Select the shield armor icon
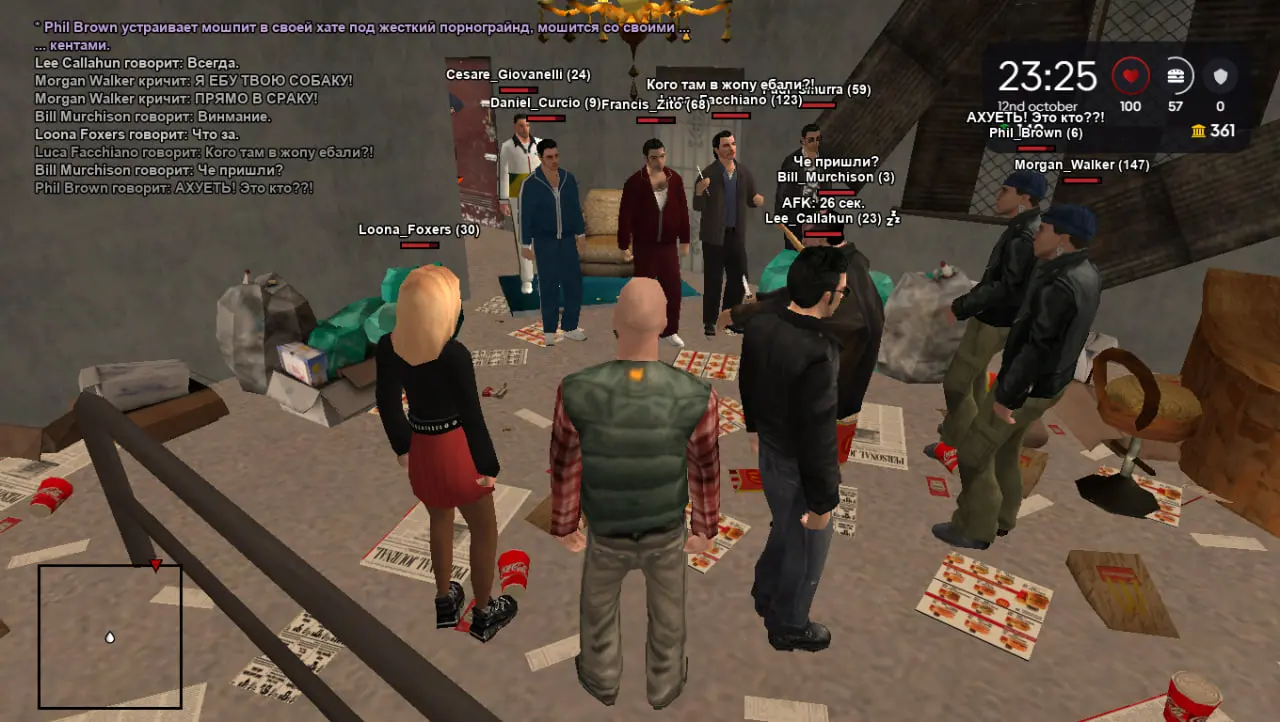This screenshot has width=1280, height=722. point(1220,76)
